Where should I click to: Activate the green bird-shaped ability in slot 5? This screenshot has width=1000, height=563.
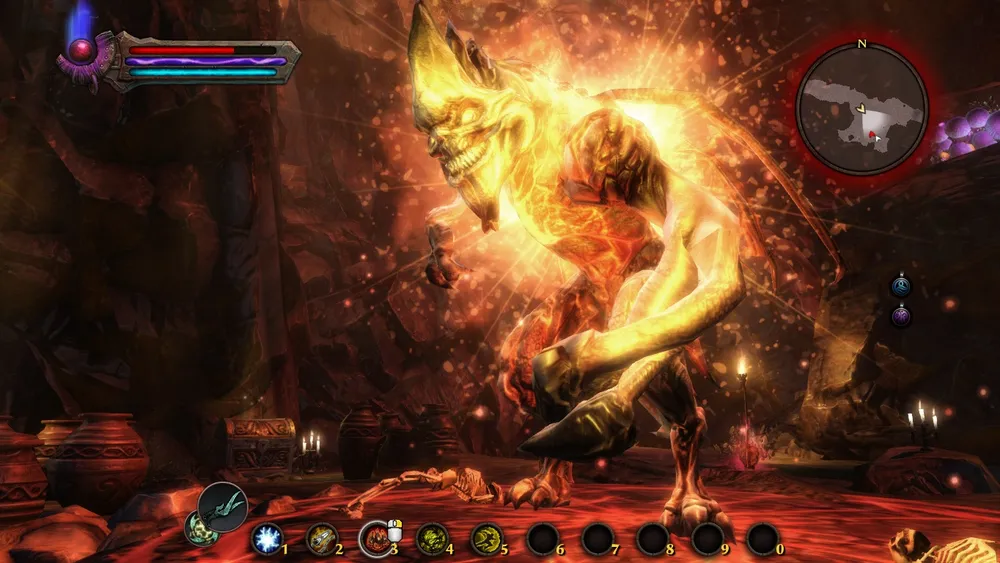coord(486,538)
